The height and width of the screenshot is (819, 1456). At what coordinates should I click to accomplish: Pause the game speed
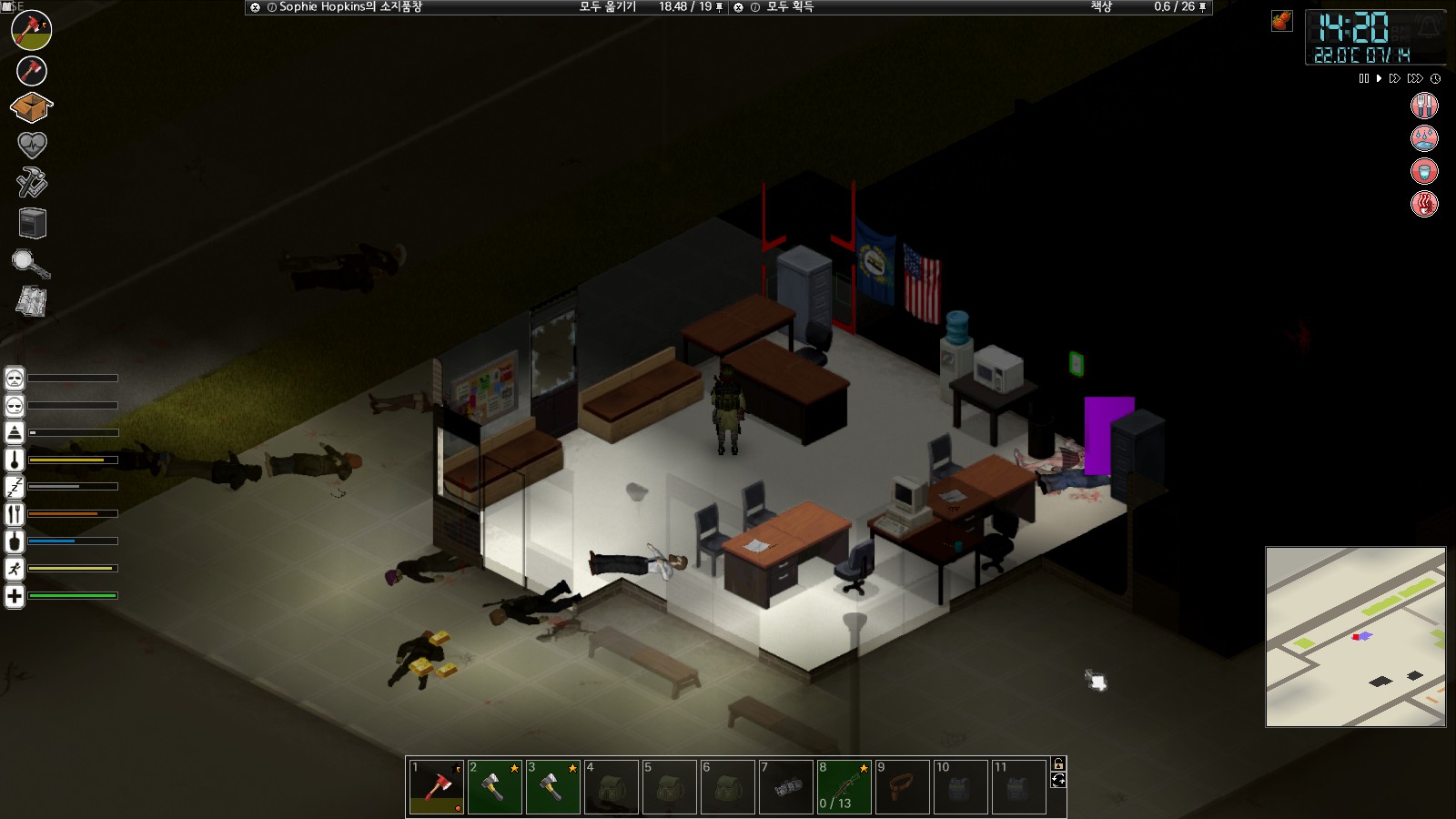[x=1363, y=79]
